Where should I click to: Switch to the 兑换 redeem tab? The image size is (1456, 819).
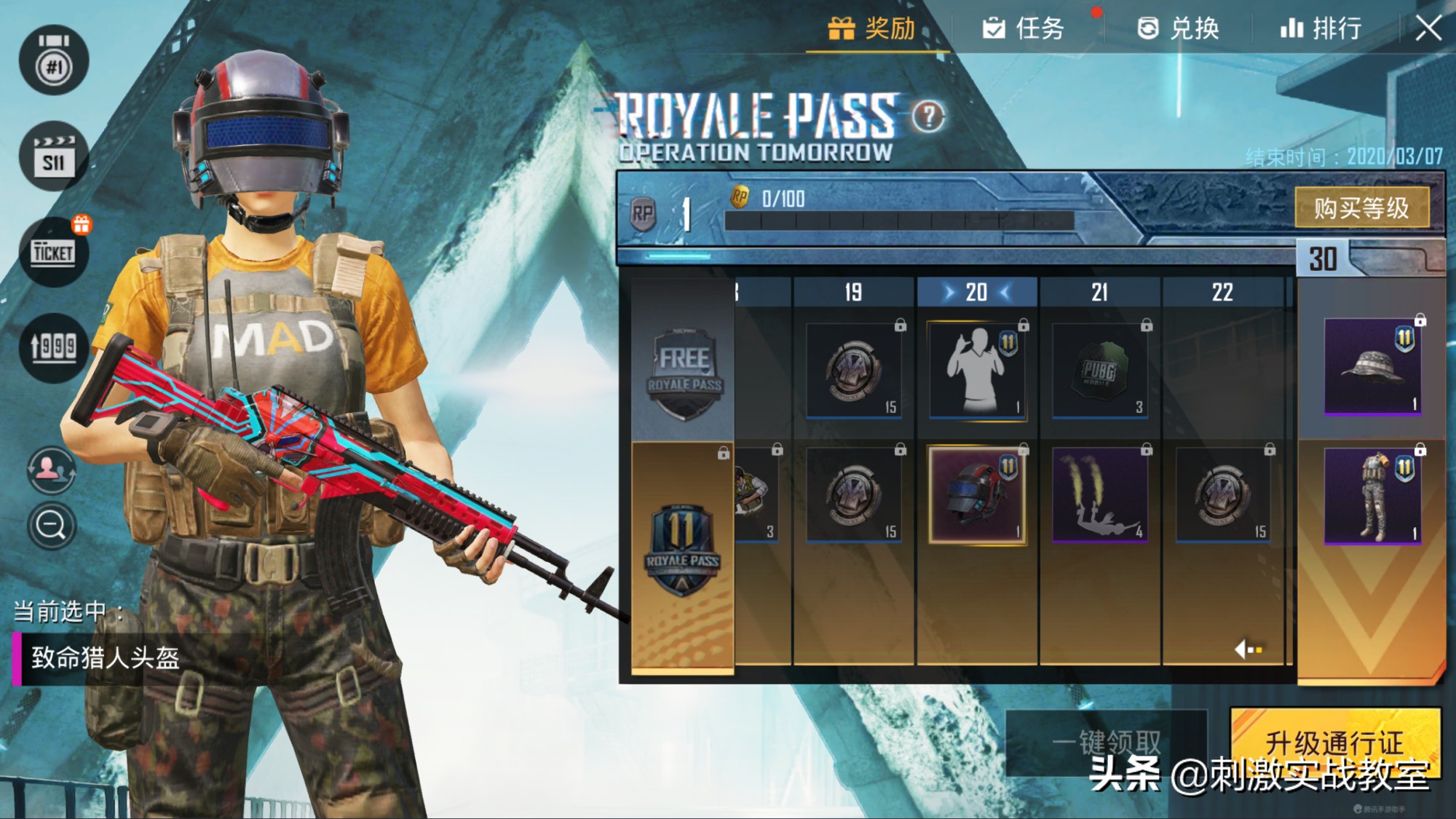point(1178,29)
